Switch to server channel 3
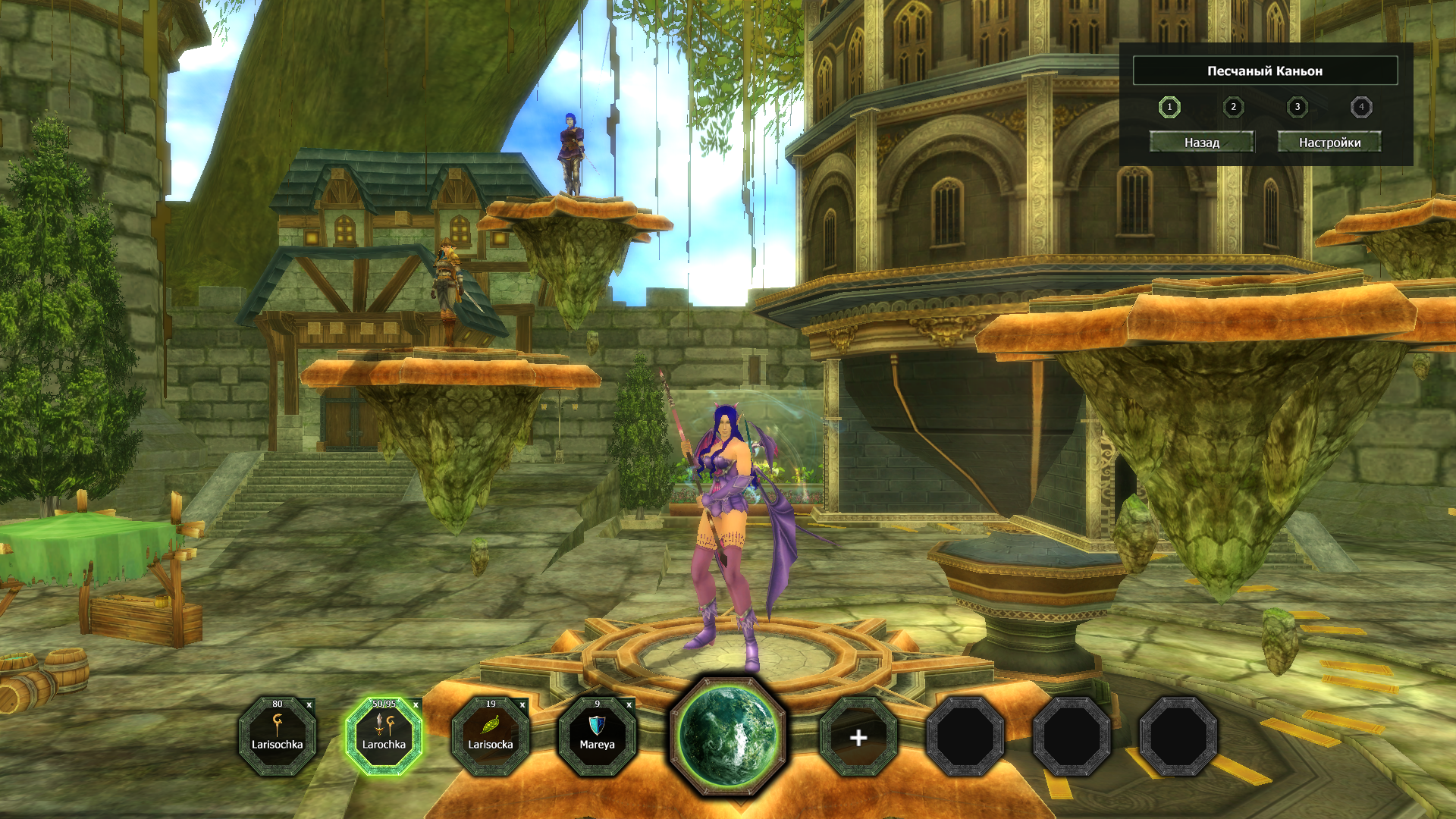 (1298, 107)
